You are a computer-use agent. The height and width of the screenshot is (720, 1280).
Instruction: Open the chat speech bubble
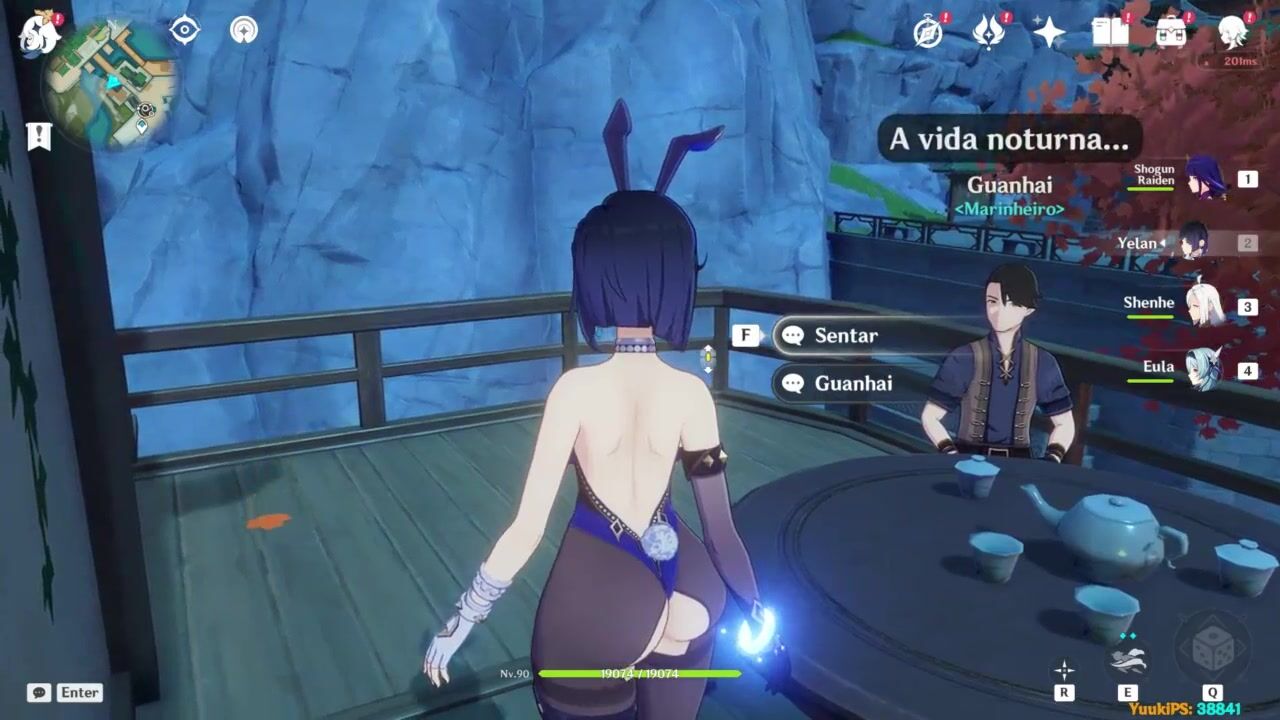39,692
